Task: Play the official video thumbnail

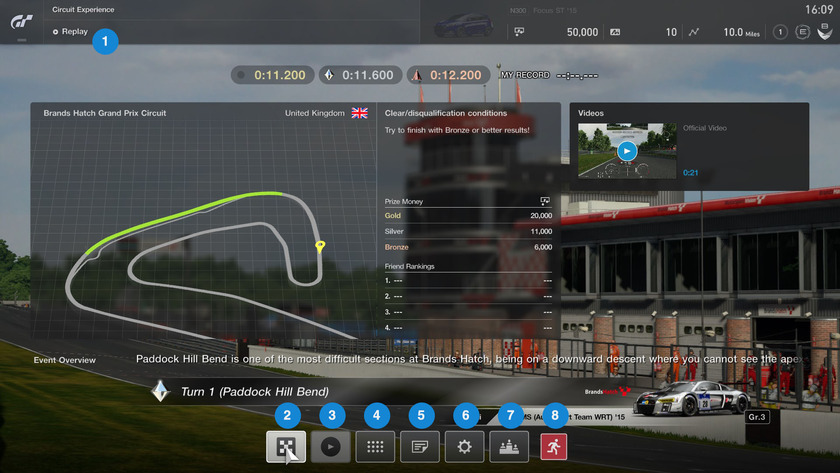Action: pyautogui.click(x=627, y=151)
